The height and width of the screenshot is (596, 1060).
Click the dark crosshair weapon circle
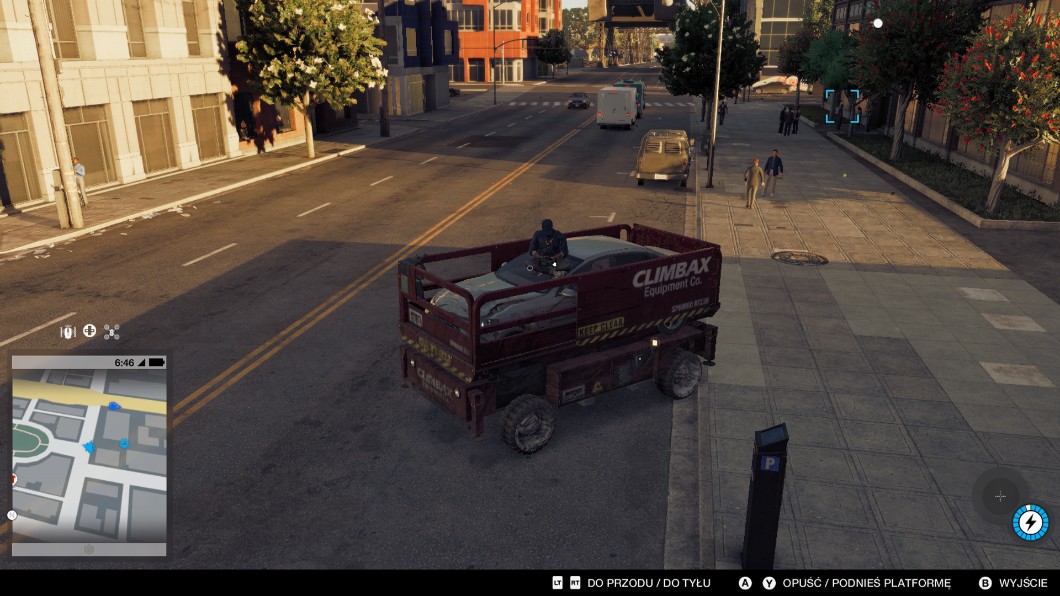pyautogui.click(x=1000, y=496)
